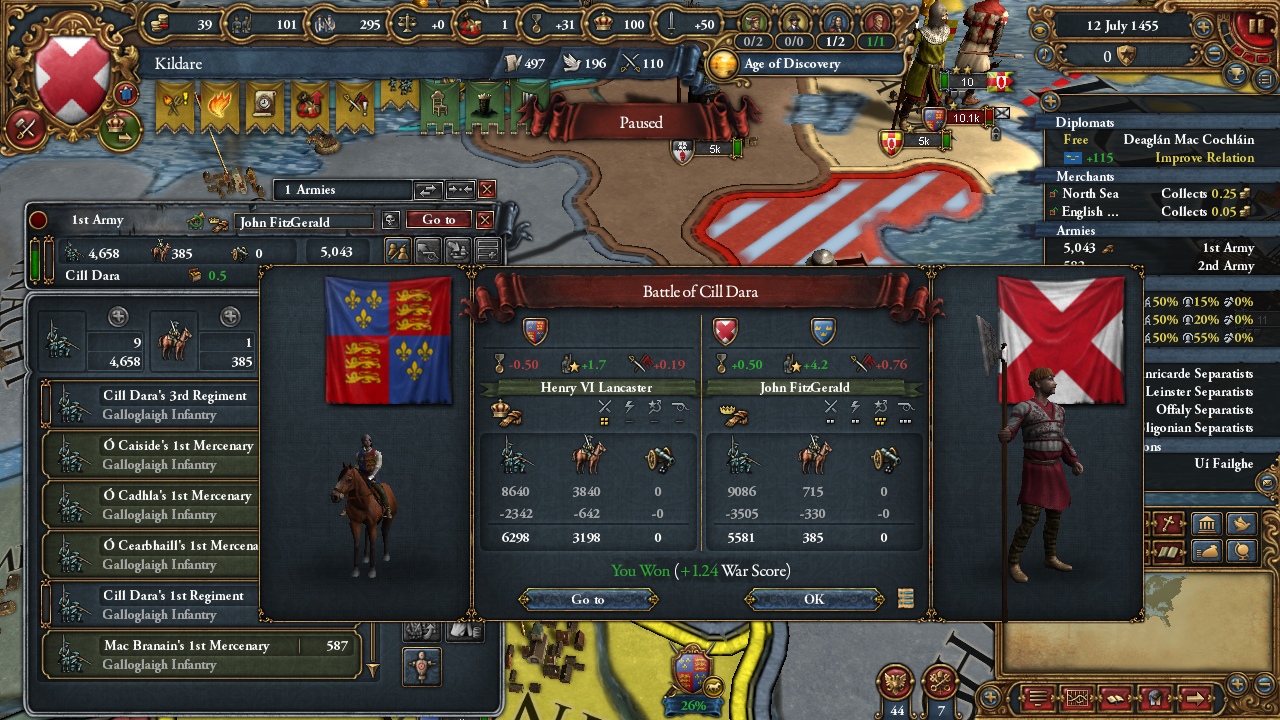The image size is (1280, 720).
Task: Open the ledger statistics icon on bottom toolbar
Action: [1077, 698]
